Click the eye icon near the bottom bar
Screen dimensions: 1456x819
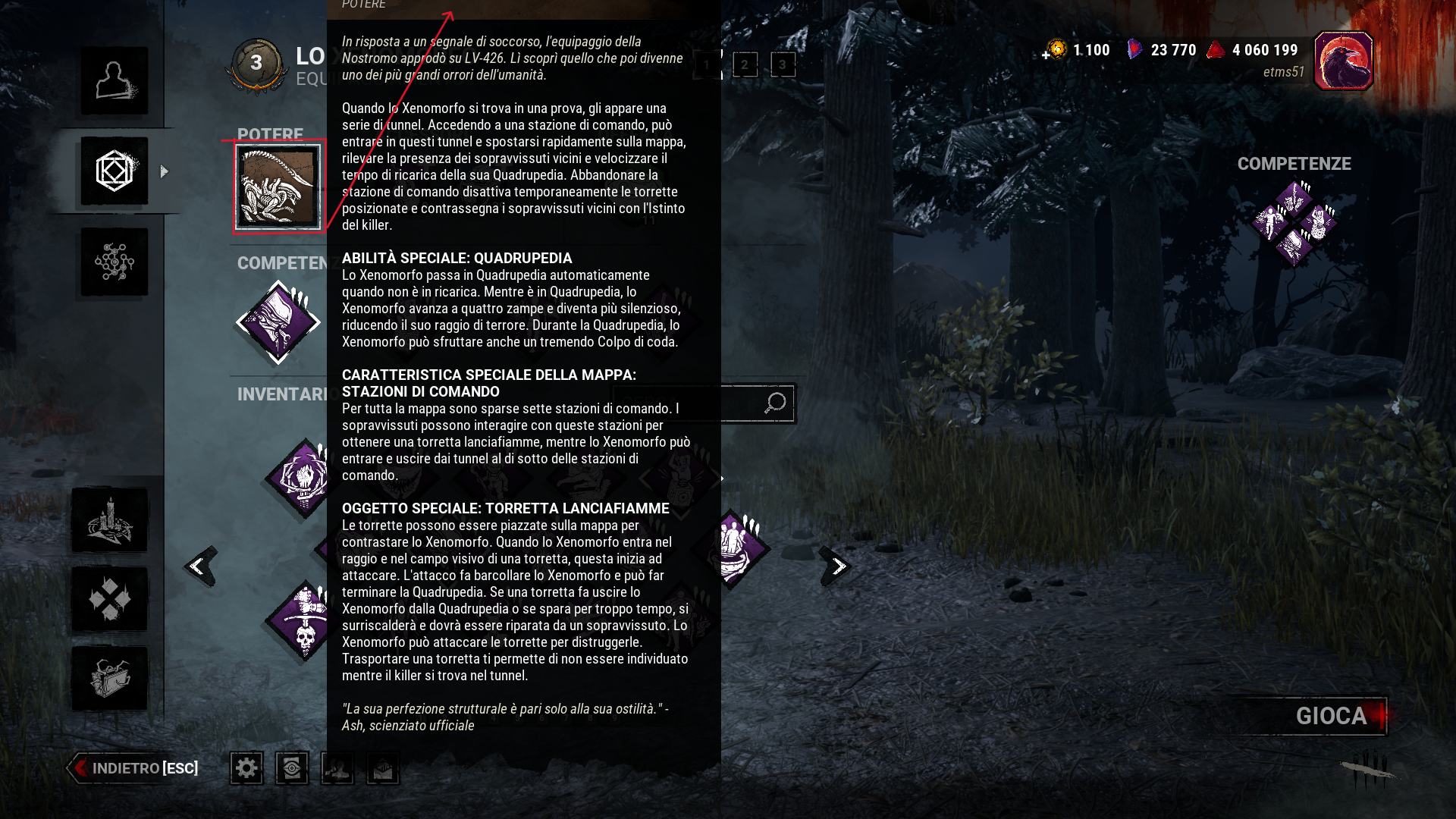click(x=292, y=768)
